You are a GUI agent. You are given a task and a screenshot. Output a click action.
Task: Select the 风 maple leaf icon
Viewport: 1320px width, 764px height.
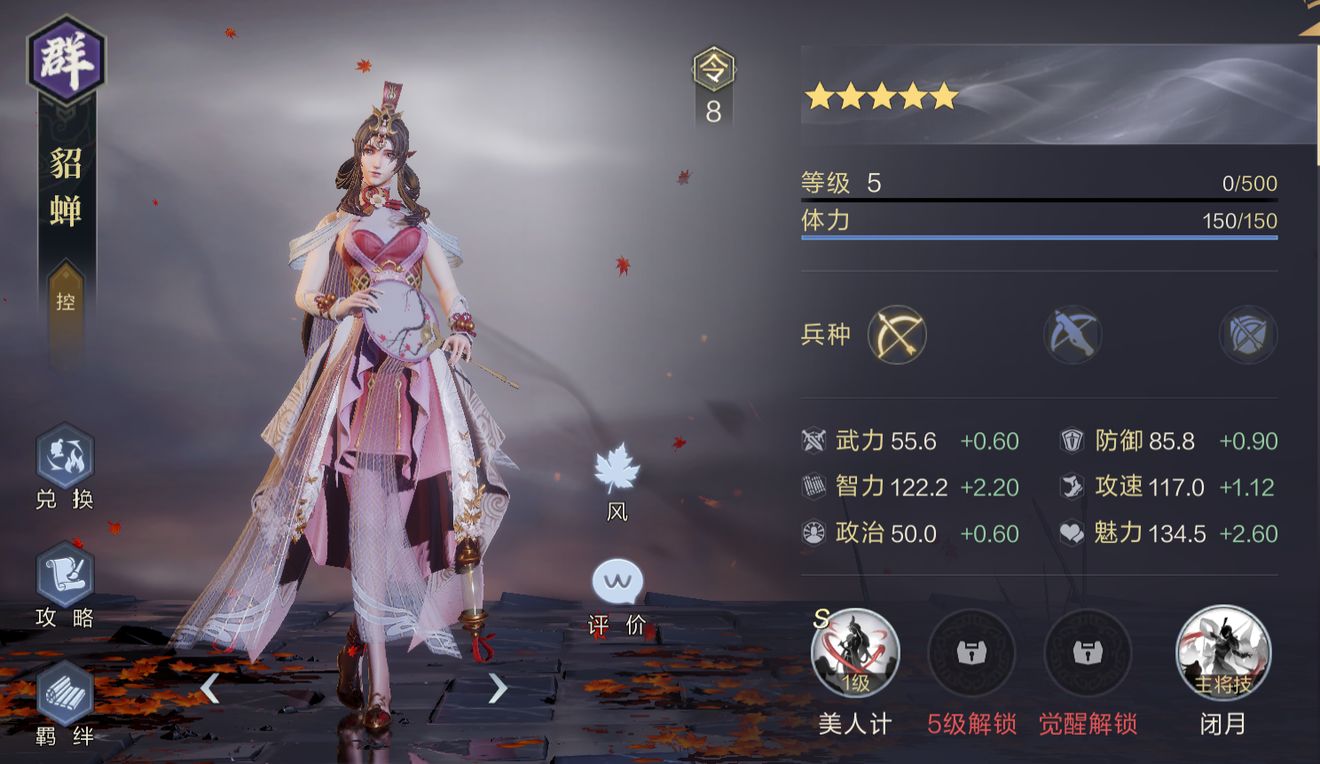(617, 469)
